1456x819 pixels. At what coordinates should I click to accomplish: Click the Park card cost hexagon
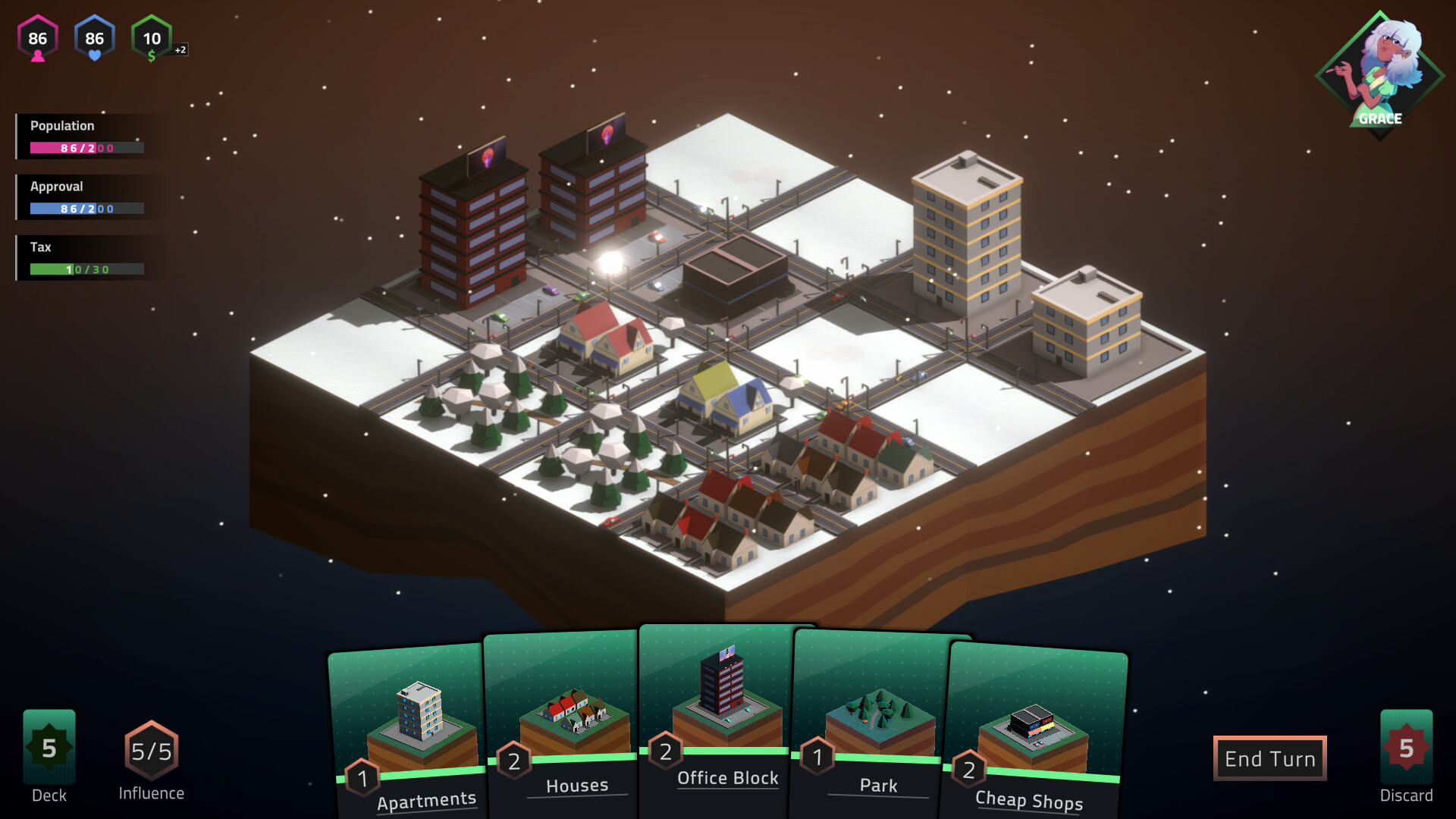[817, 755]
